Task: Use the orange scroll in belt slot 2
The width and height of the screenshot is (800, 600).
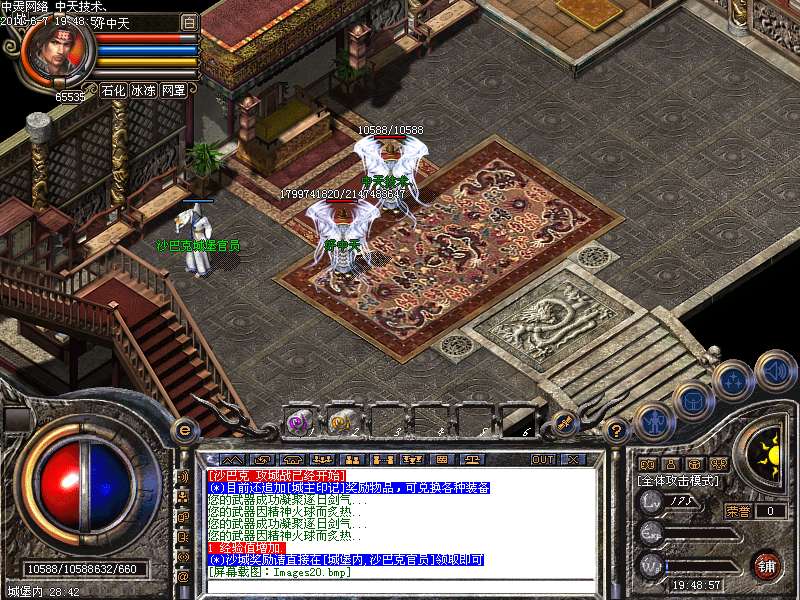Action: (343, 422)
